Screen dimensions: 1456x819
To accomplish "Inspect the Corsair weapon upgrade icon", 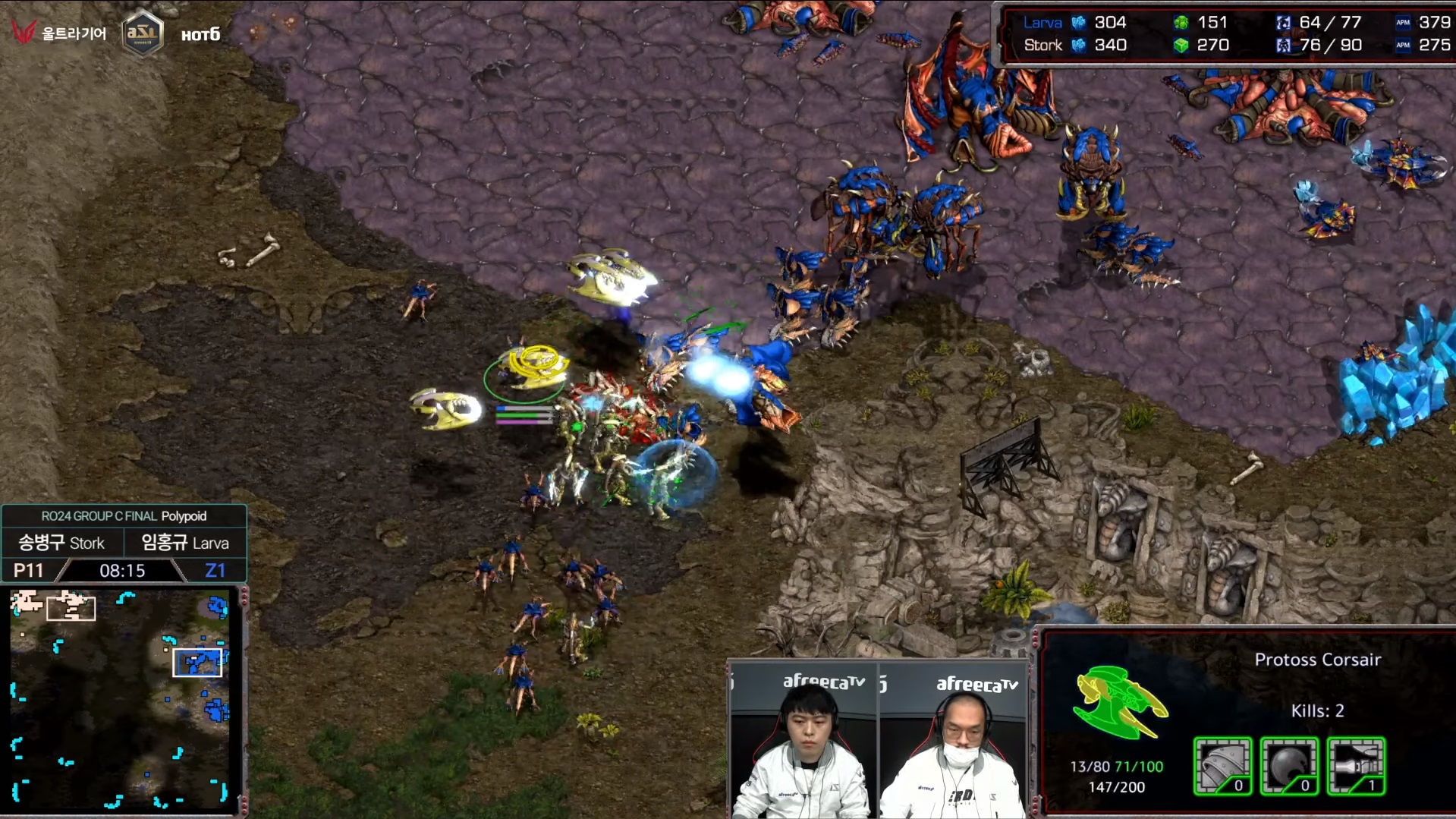I will click(x=1356, y=766).
